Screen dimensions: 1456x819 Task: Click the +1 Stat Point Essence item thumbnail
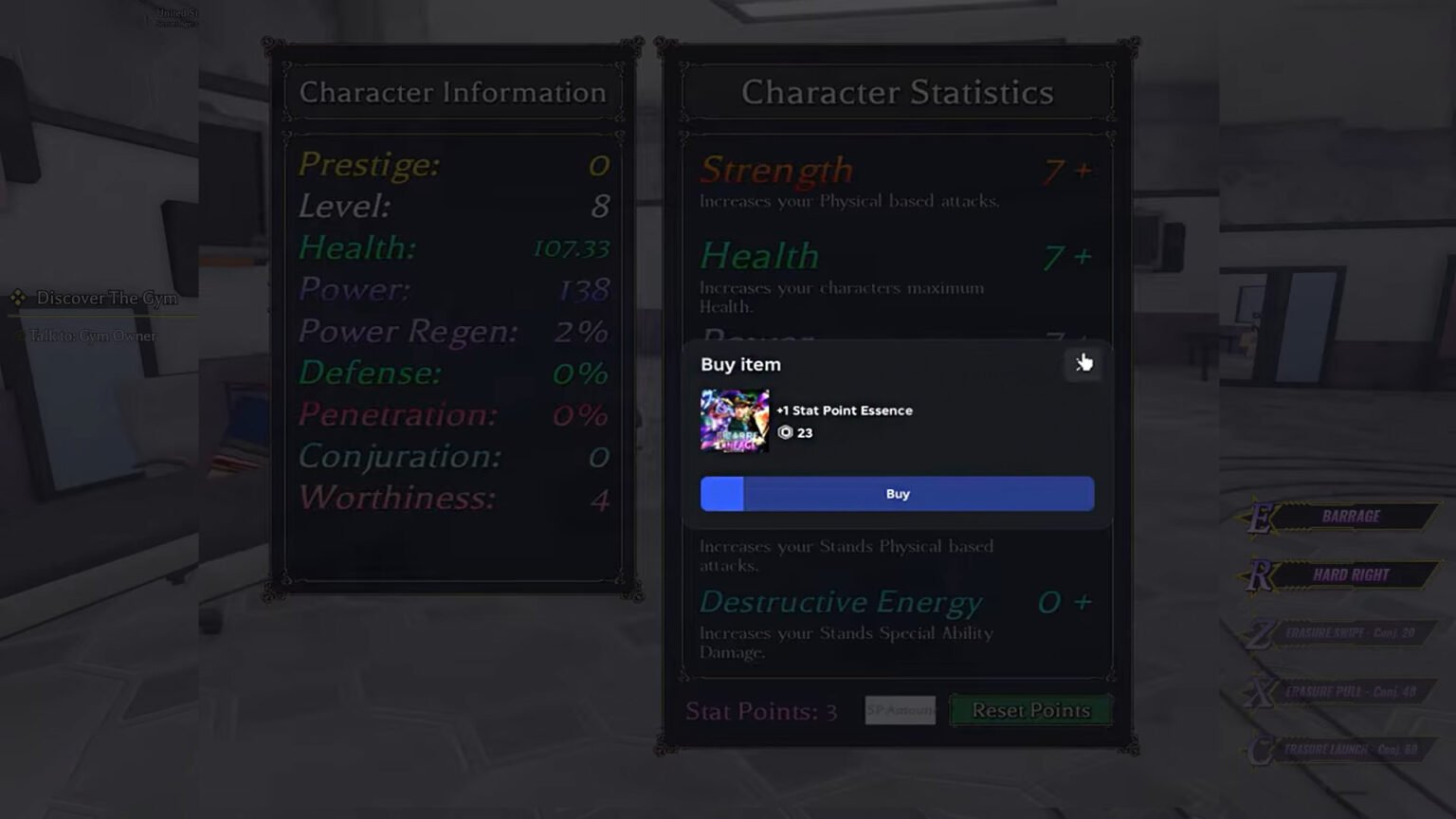(x=735, y=420)
